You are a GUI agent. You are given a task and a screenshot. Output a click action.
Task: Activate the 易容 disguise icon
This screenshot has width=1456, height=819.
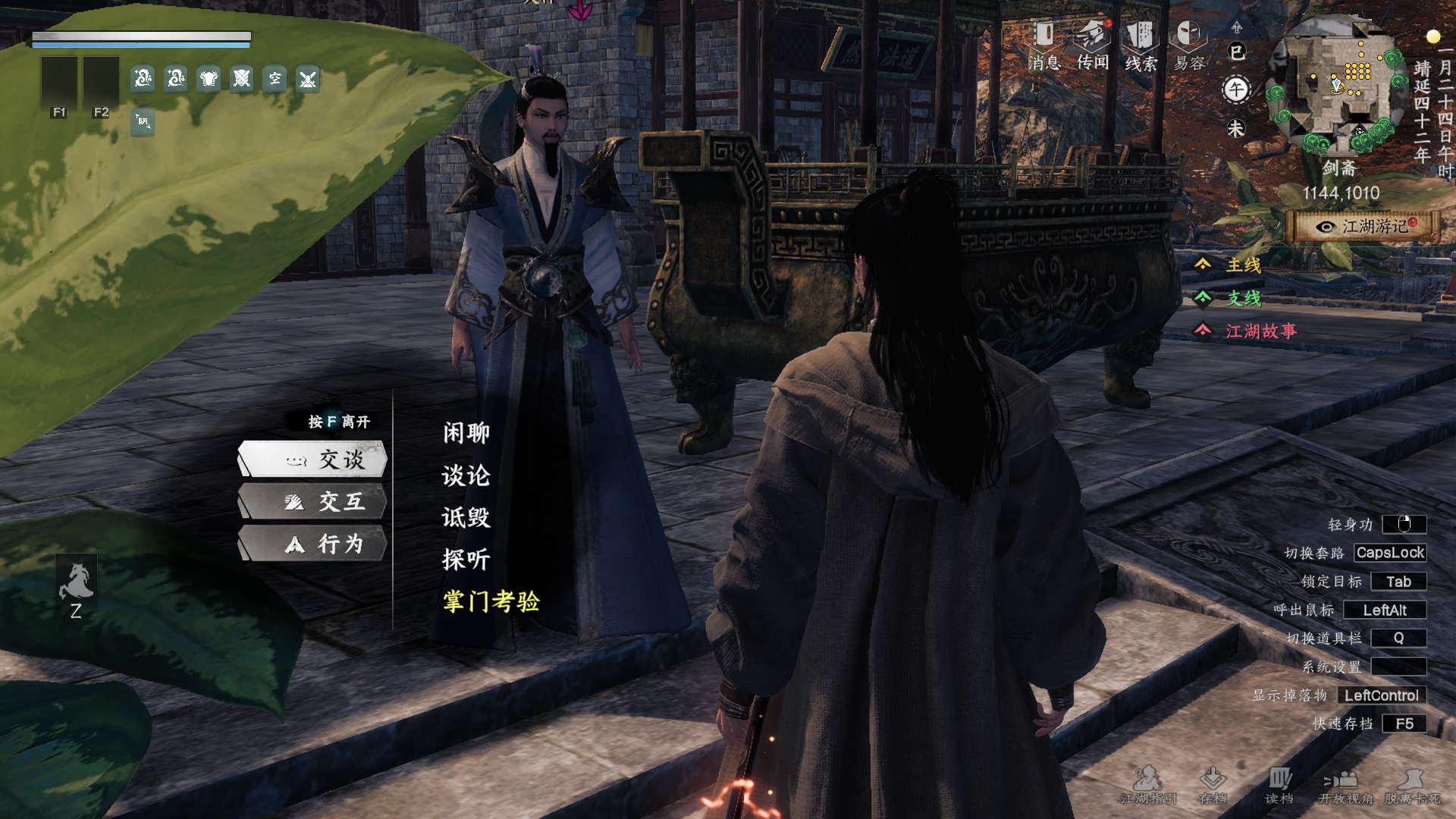coord(1189,45)
